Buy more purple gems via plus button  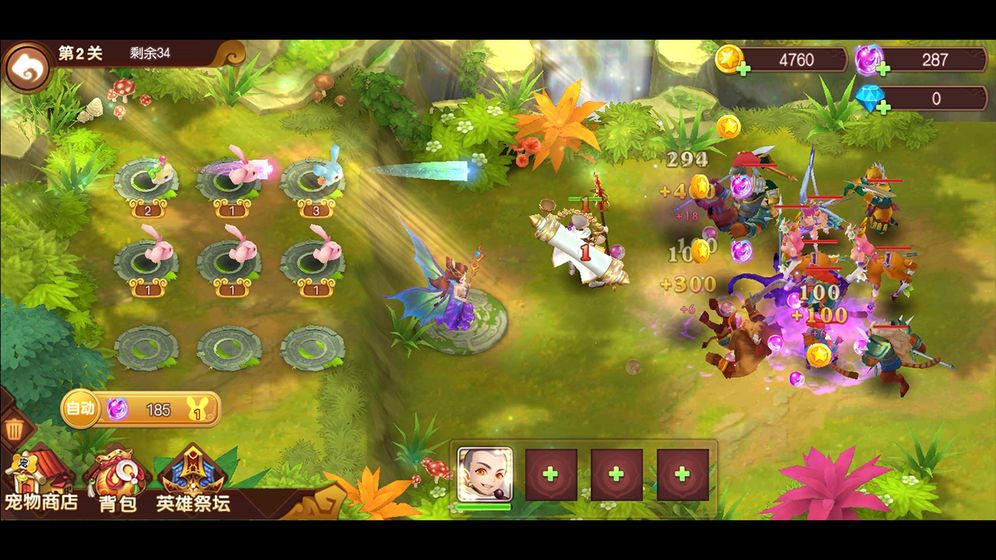pyautogui.click(x=881, y=69)
